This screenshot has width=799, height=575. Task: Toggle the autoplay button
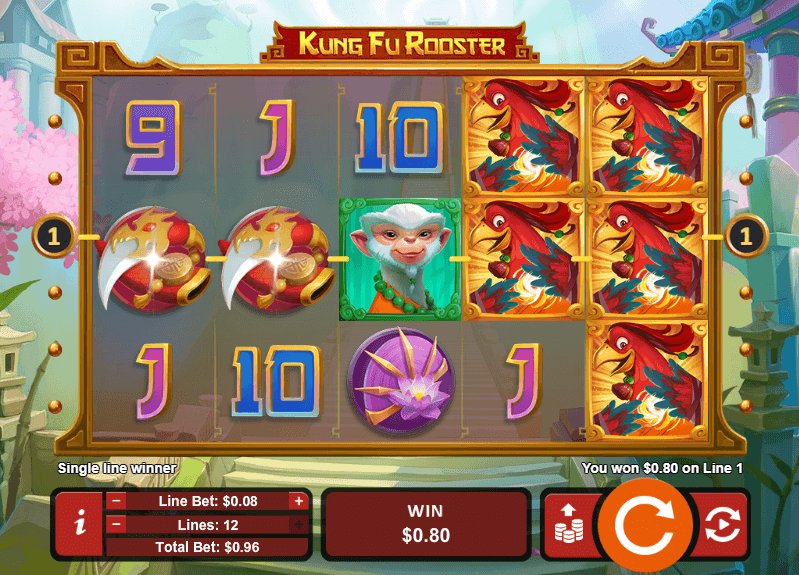pos(721,524)
